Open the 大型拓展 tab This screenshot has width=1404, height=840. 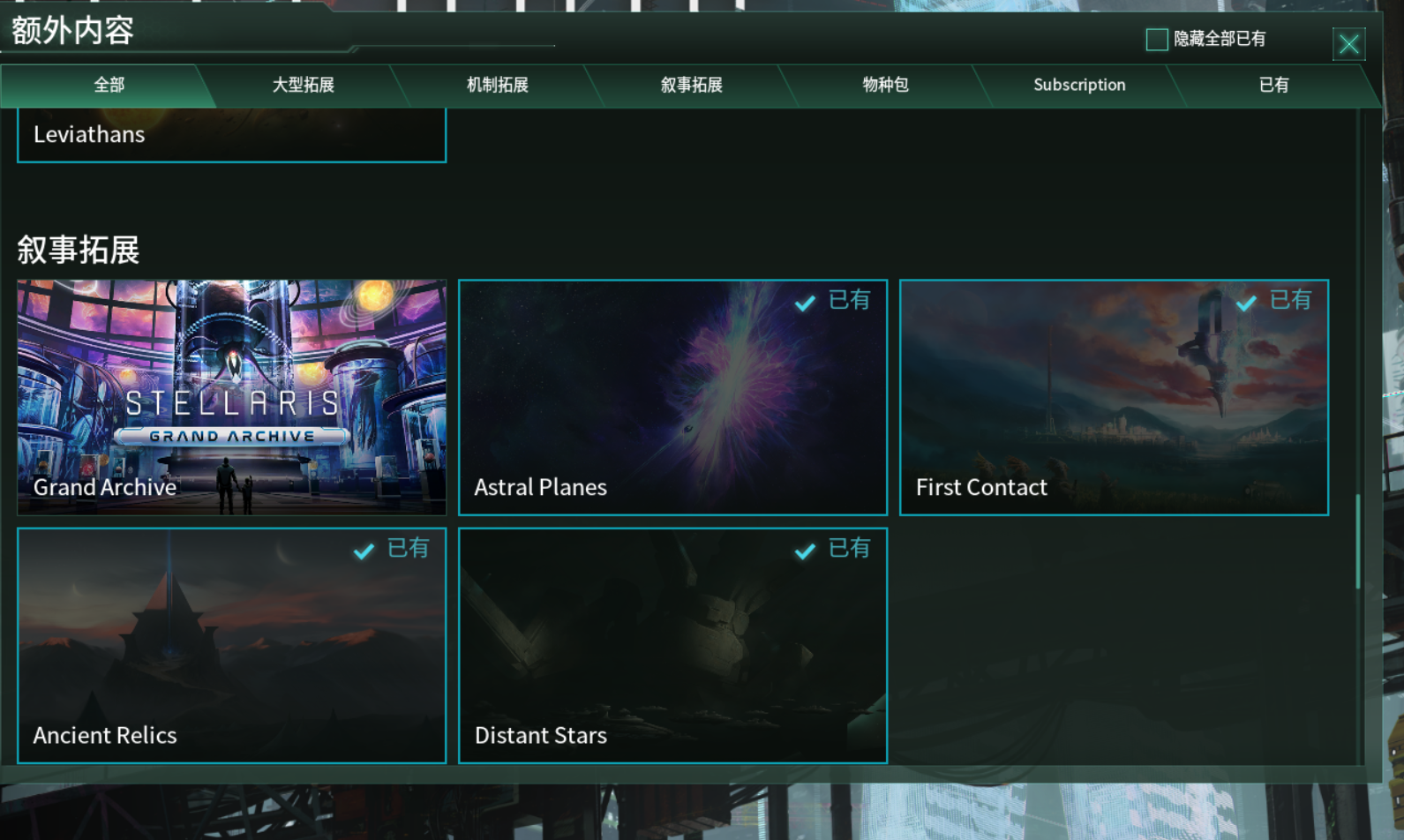(x=303, y=86)
